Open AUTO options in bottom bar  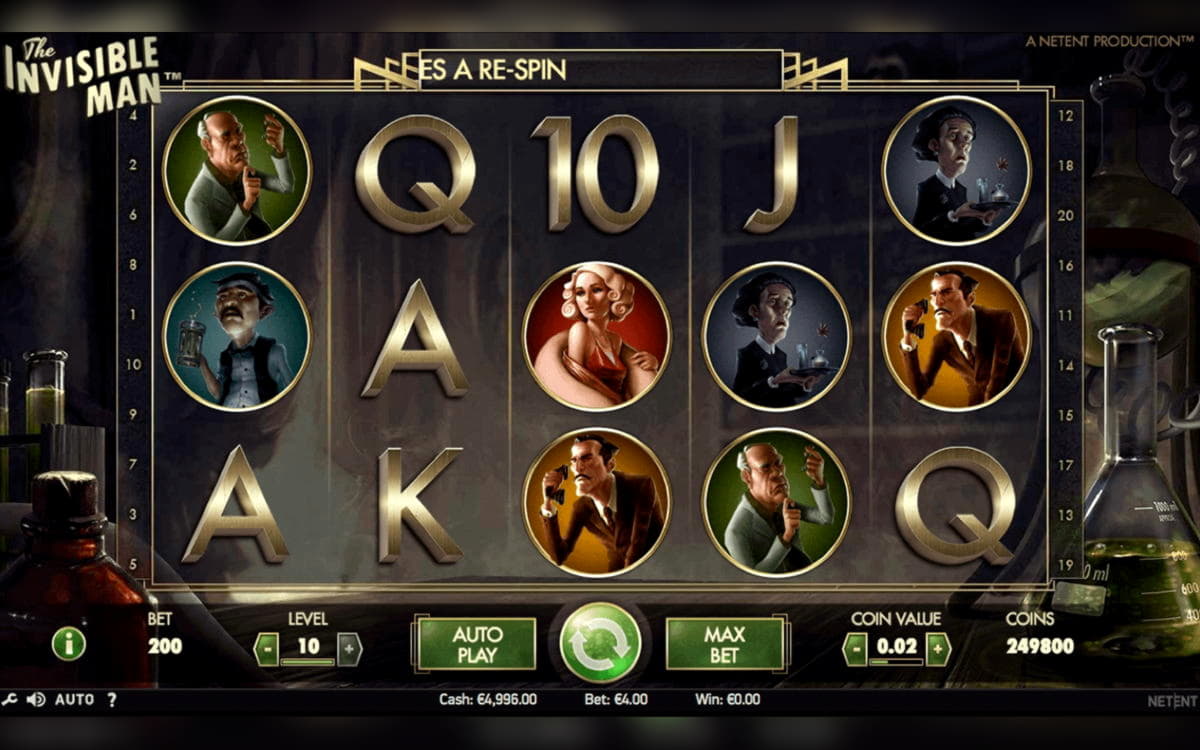[74, 700]
